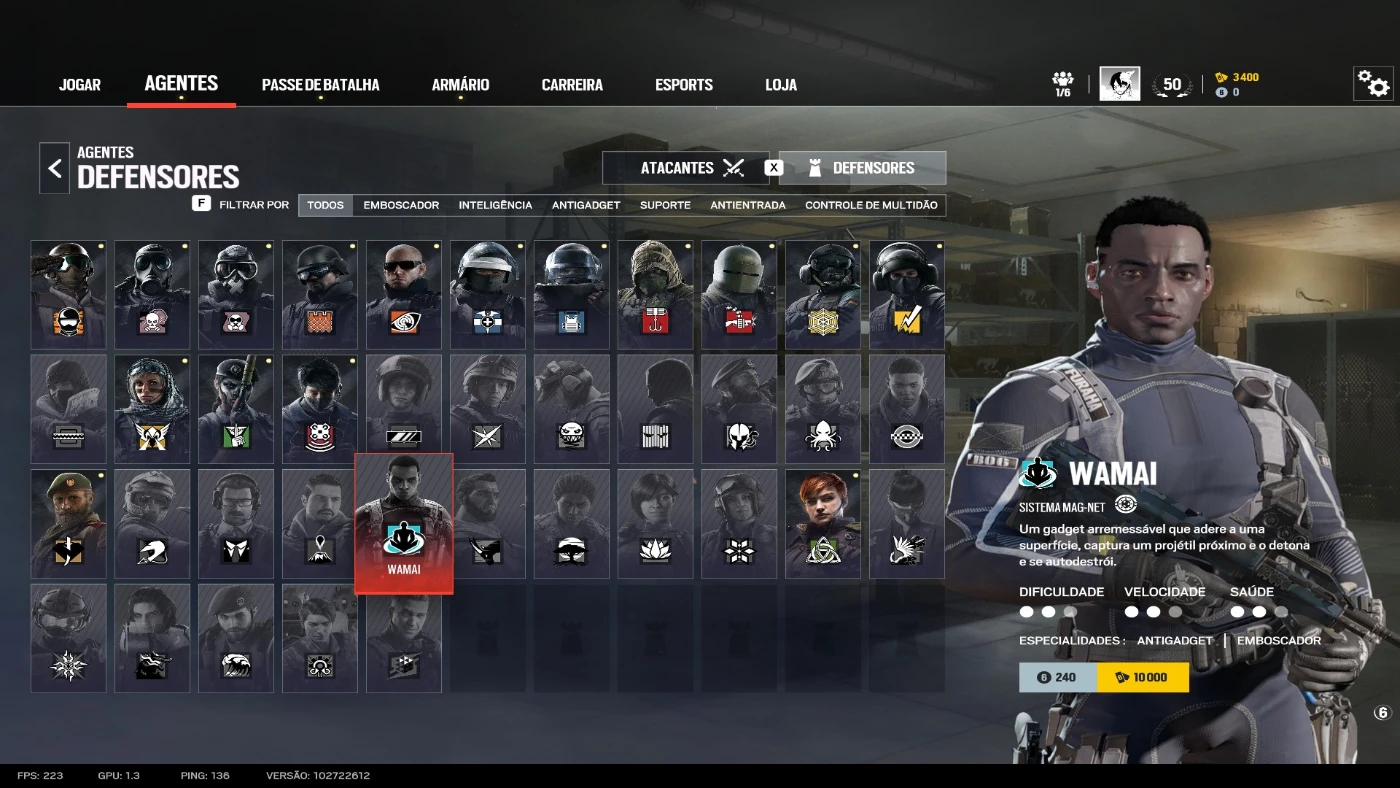Open the Esports section
The height and width of the screenshot is (788, 1400).
pyautogui.click(x=684, y=85)
